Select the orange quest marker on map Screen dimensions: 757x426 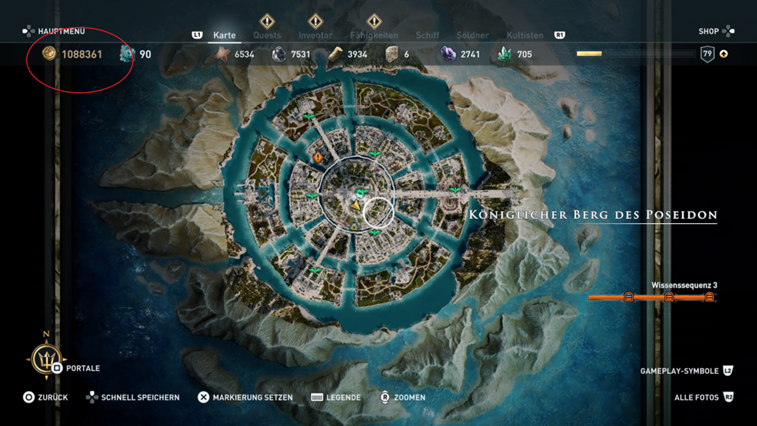[318, 157]
